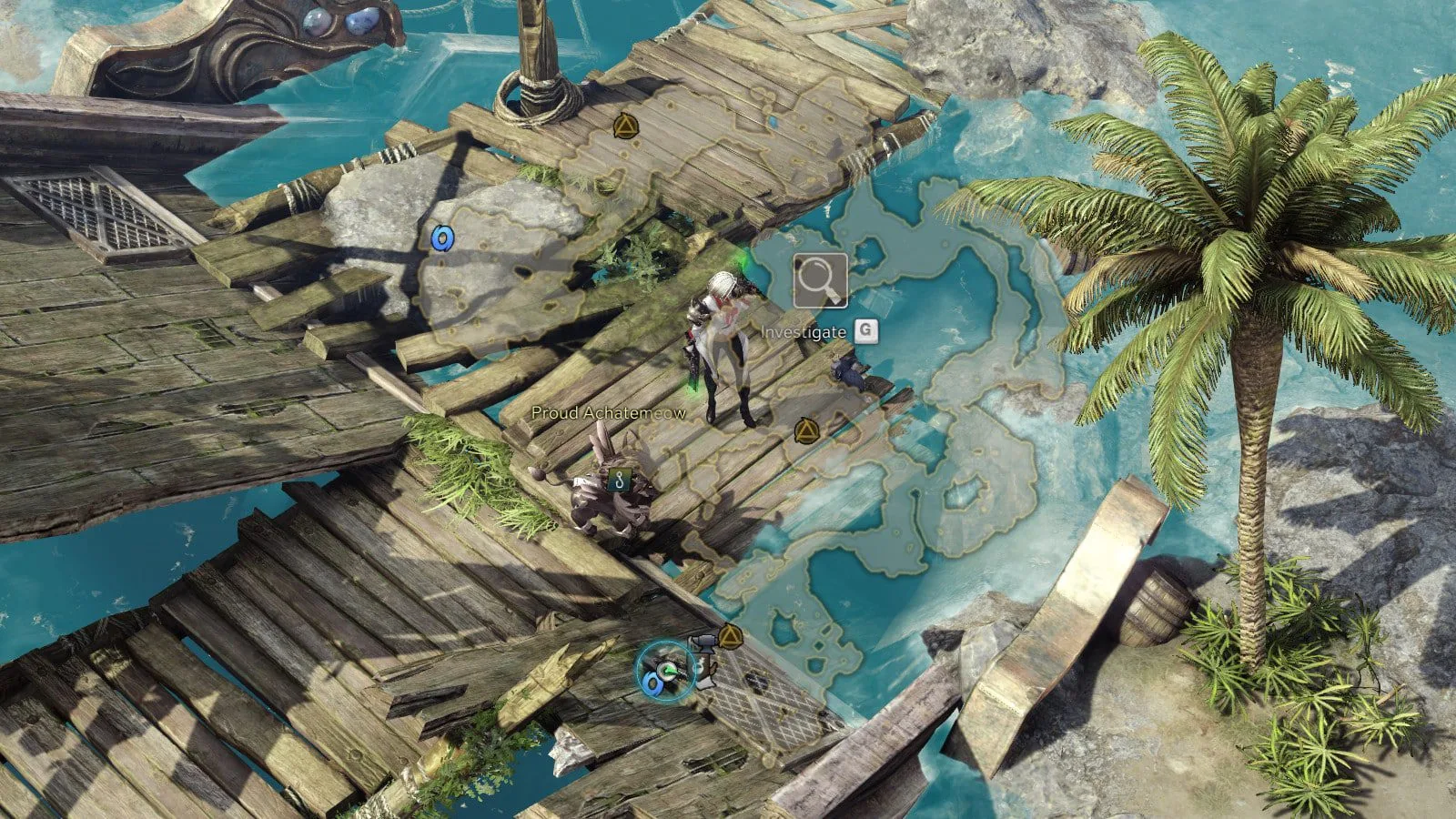1456x819 pixels.
Task: Click the triangle marker beside the anvil icon
Action: [730, 635]
